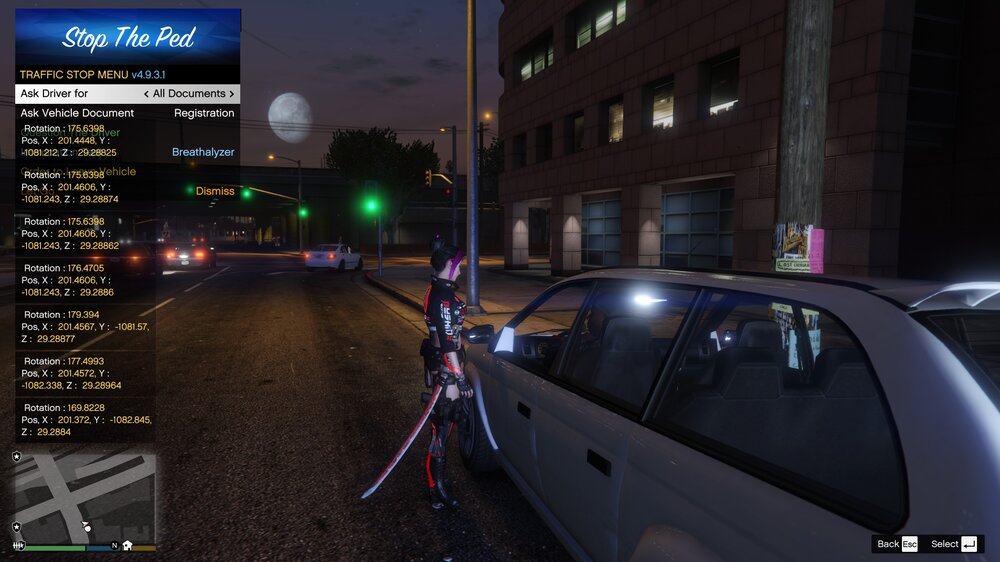
Task: Click the left arrow beside All Documents
Action: pyautogui.click(x=147, y=94)
